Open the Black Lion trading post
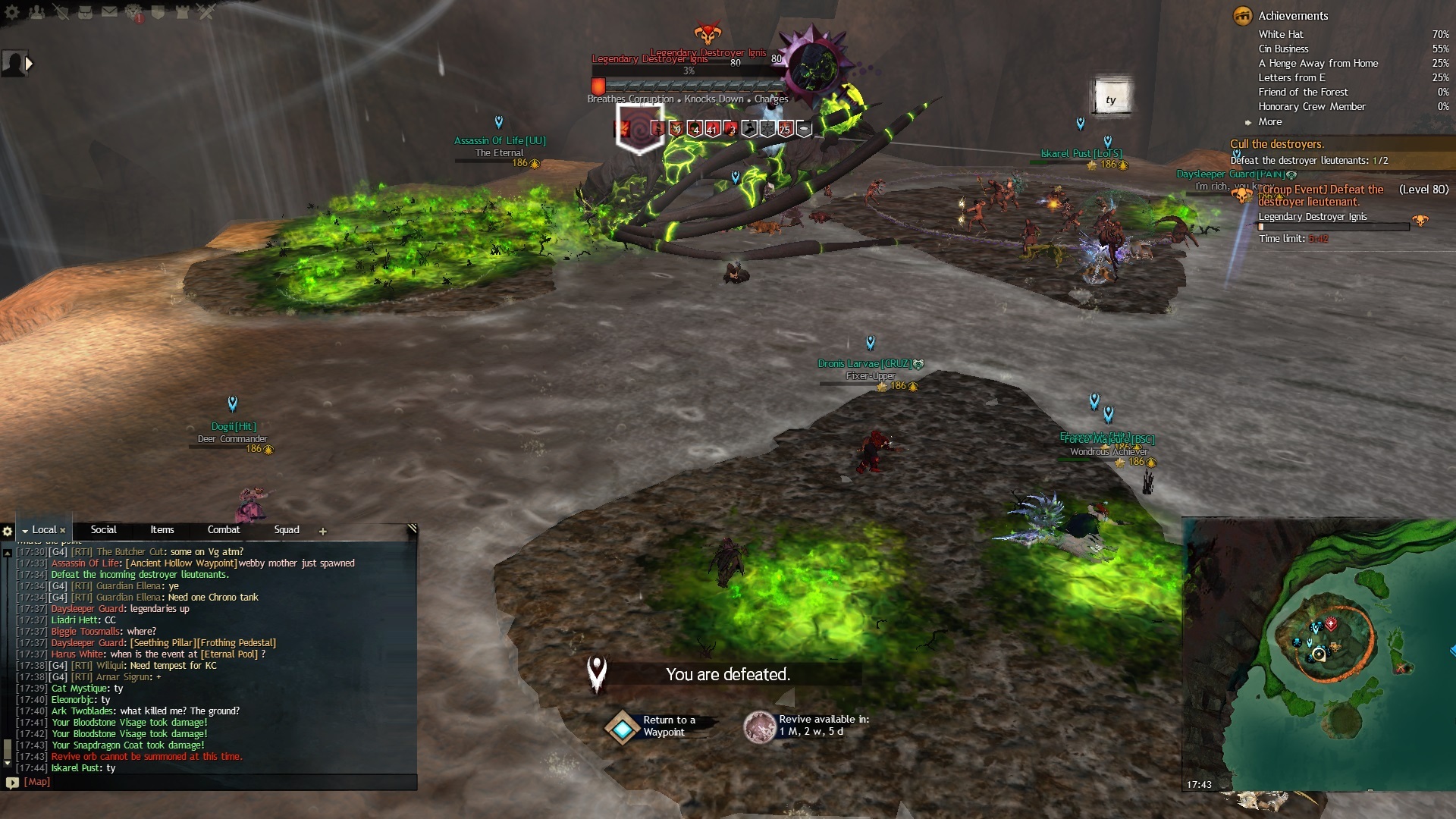Viewport: 1456px width, 819px height. 134,12
